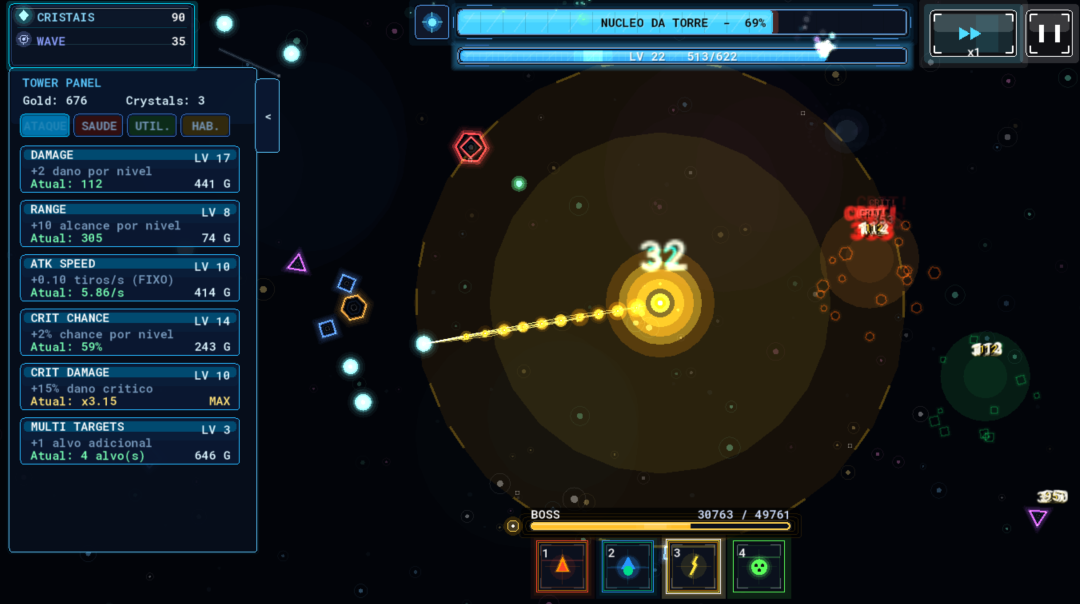Trigger the lightning bolt ability 3

(x=693, y=566)
